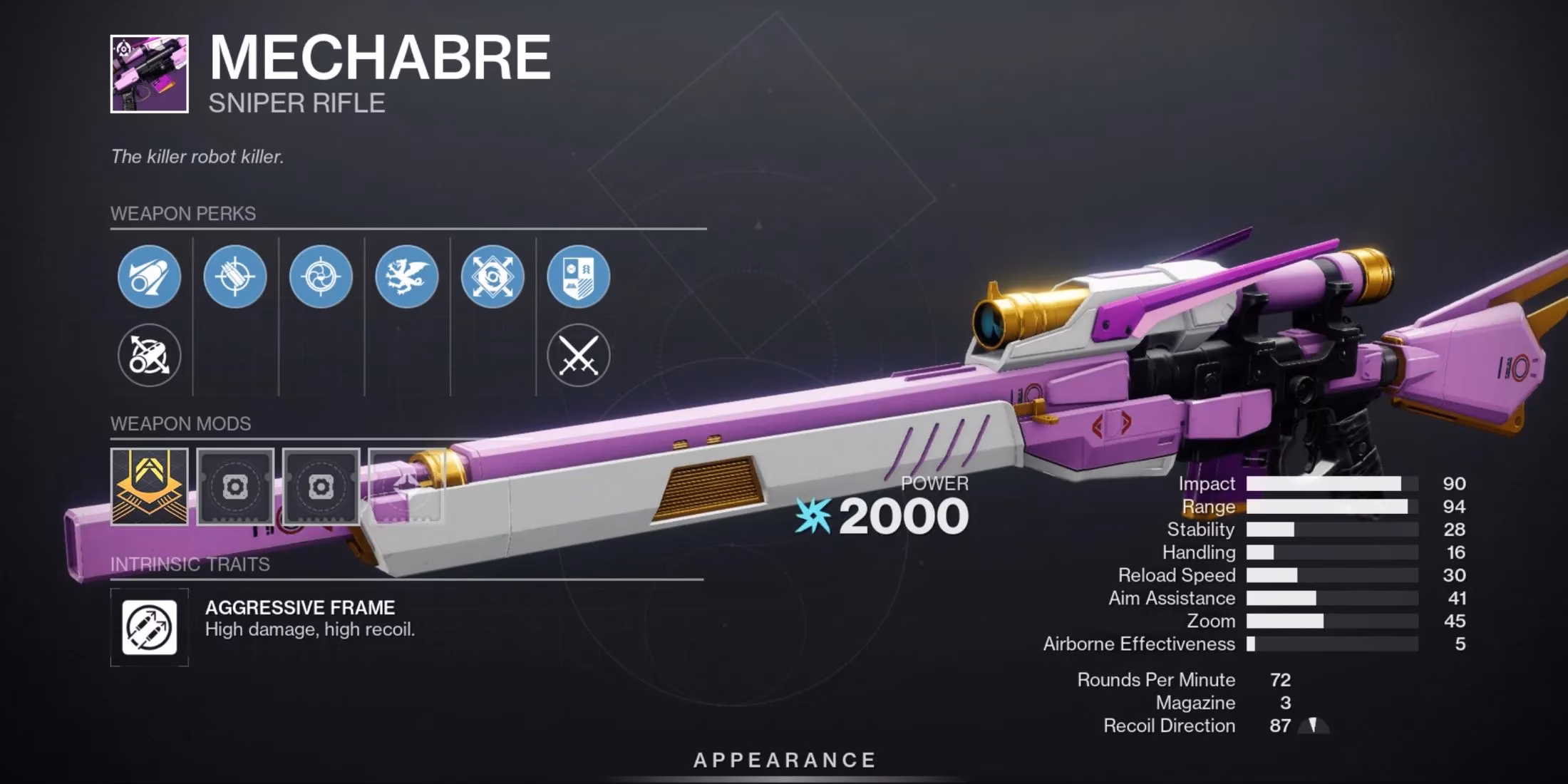Click the Aggressive Frame intrinsic trait icon
The height and width of the screenshot is (784, 1568).
[148, 627]
